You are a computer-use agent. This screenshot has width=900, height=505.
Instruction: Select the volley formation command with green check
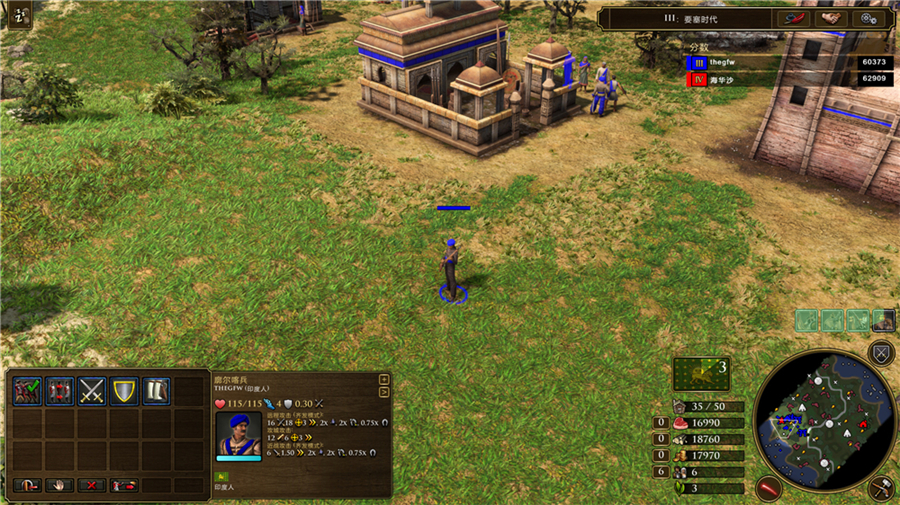[27, 390]
